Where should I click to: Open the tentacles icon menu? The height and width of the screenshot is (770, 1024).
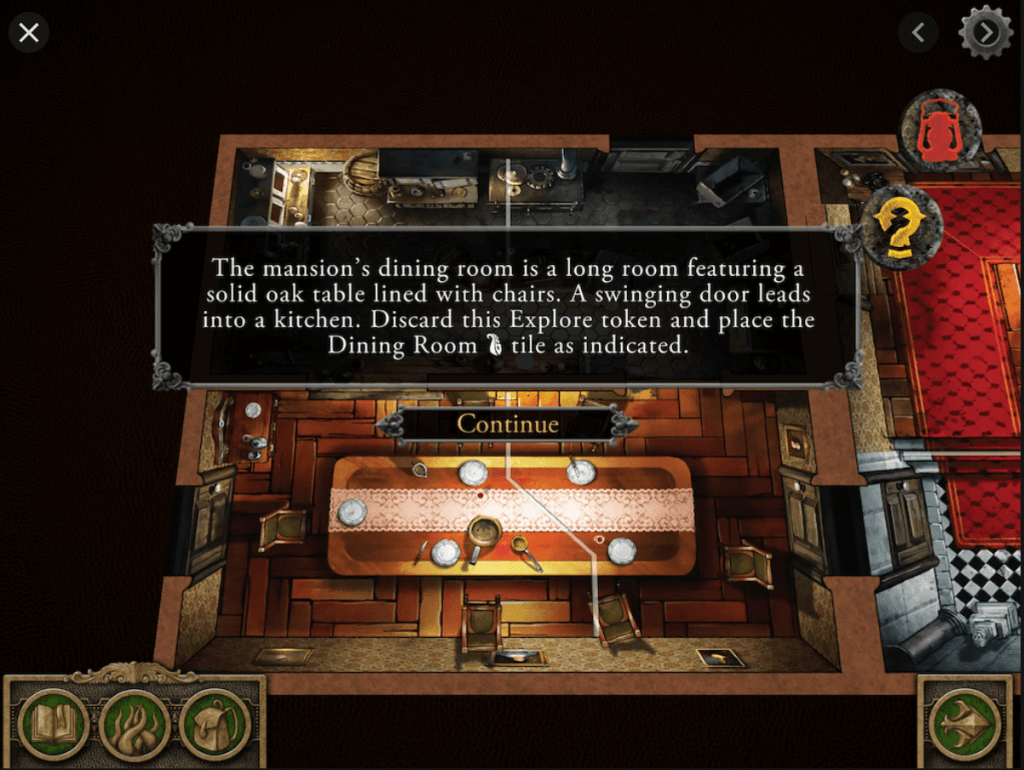pos(134,724)
